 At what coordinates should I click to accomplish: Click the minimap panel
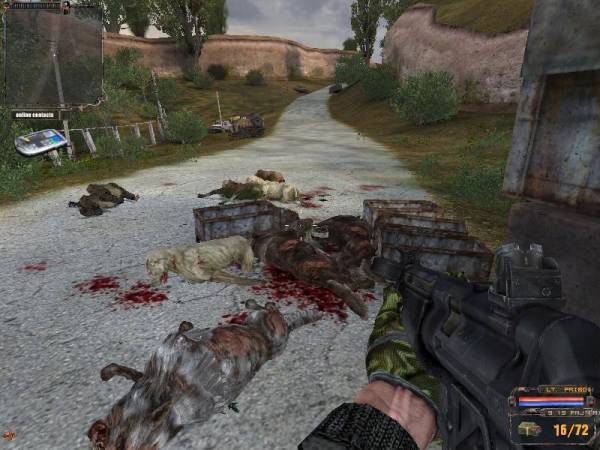pos(54,56)
